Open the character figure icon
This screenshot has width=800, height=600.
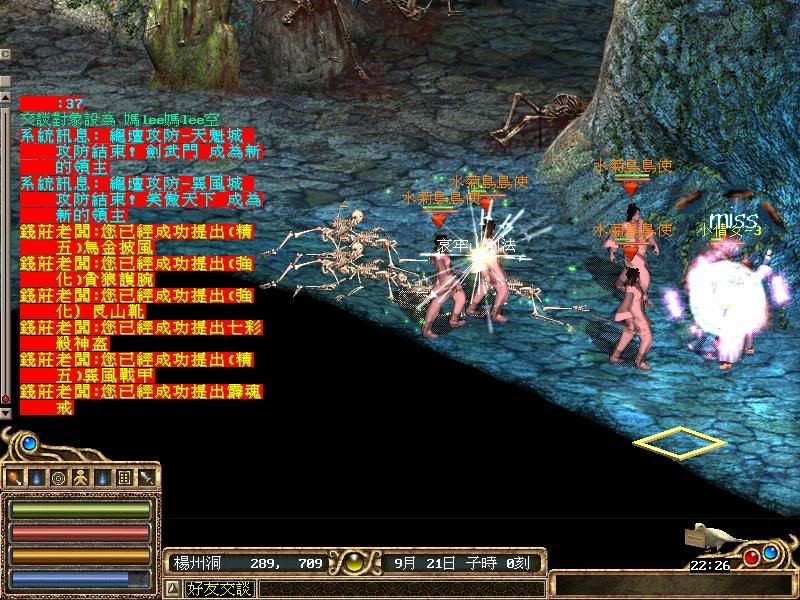(x=80, y=477)
